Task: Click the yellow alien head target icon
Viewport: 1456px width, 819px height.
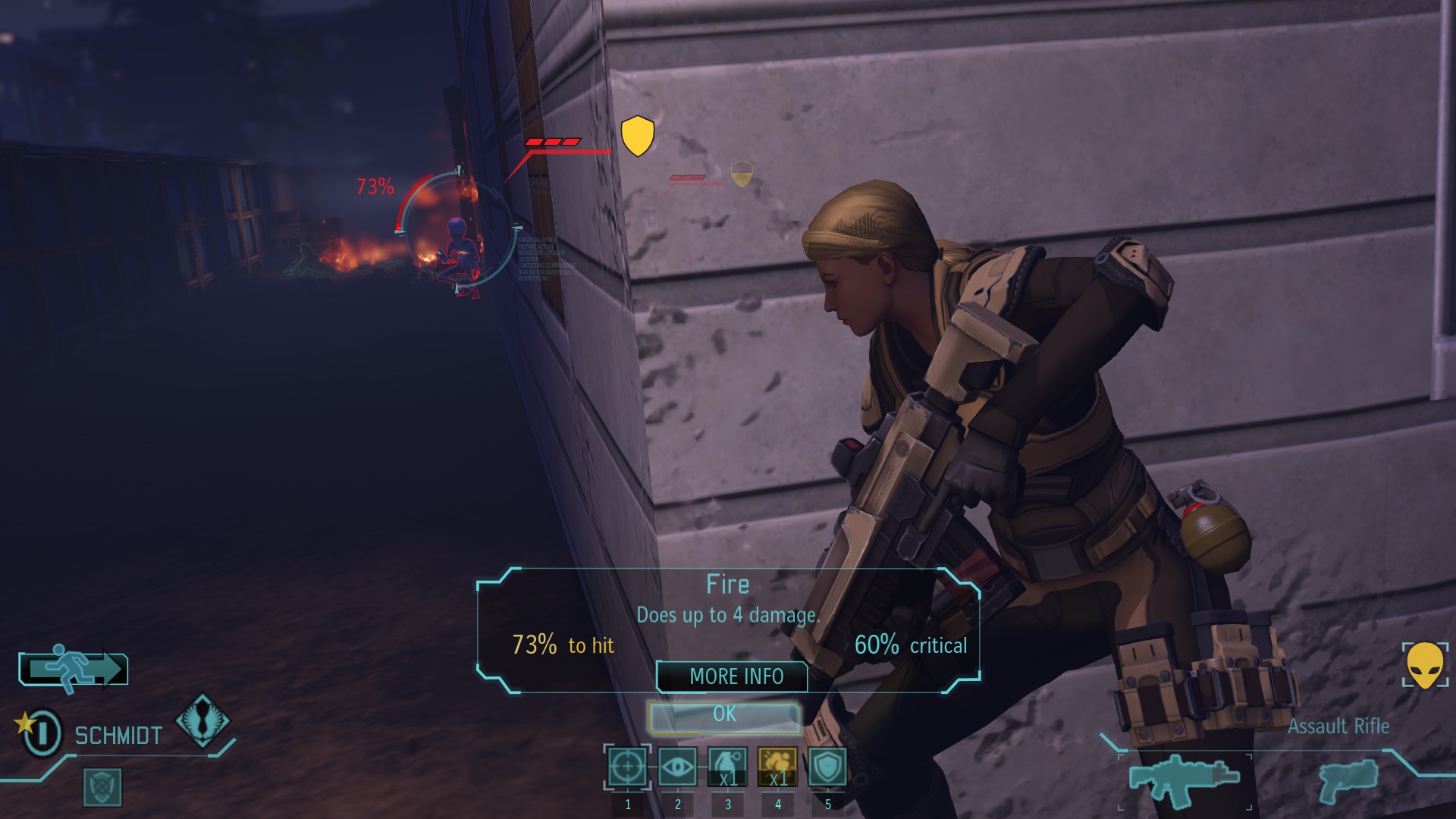Action: tap(1425, 665)
